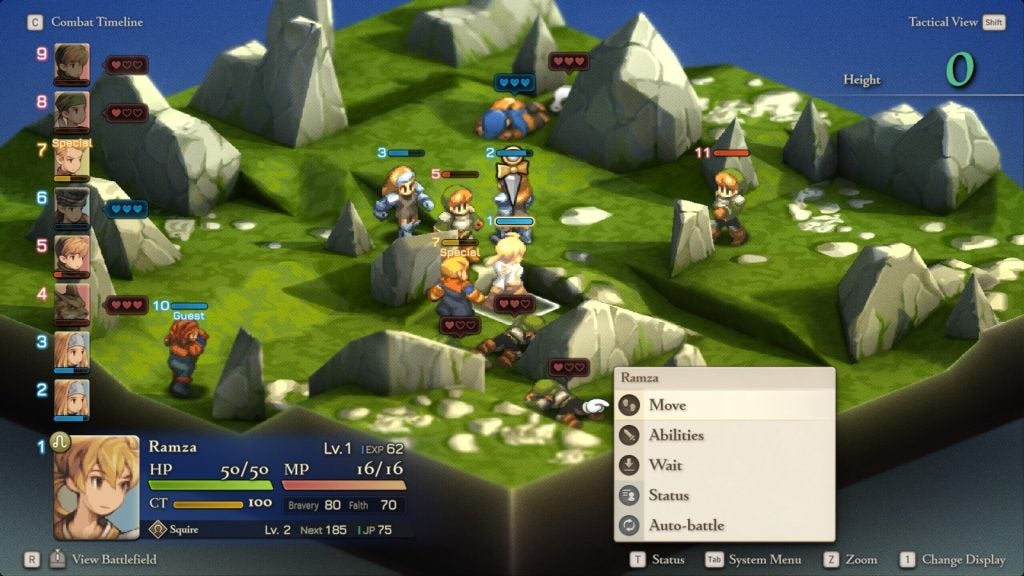This screenshot has width=1024, height=576.
Task: Activate Auto-battle
Action: (x=686, y=525)
